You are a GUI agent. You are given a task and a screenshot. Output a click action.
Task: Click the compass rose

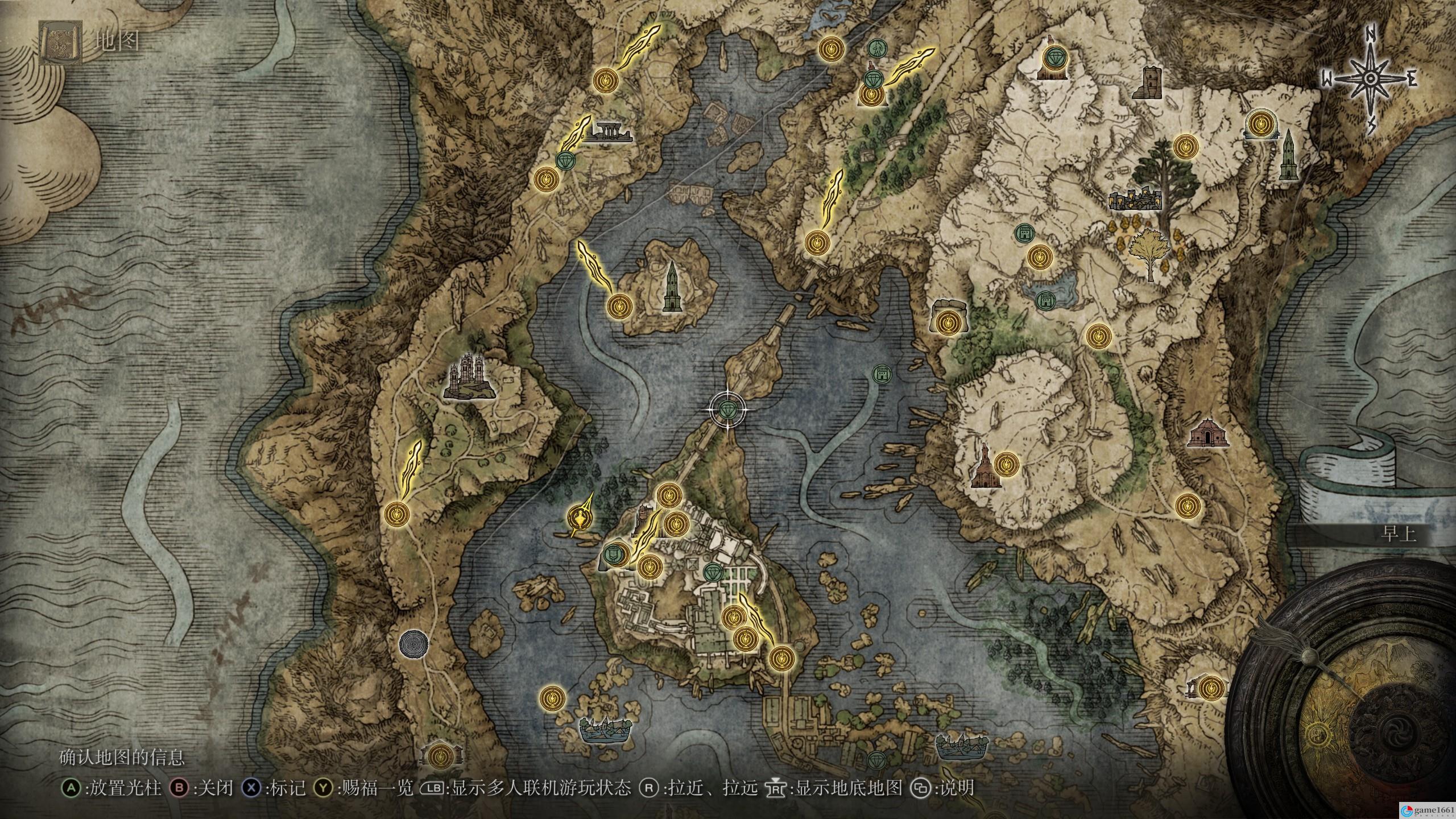1368,80
